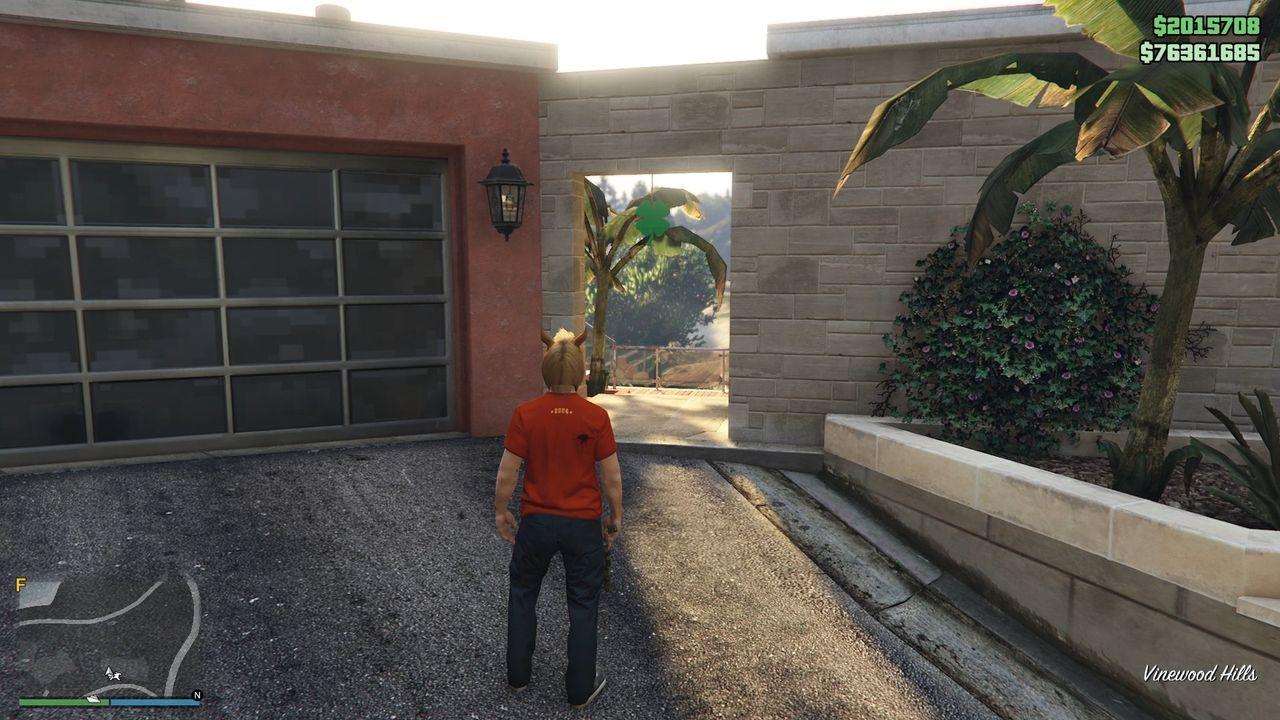Select the yellow F mission marker
Viewport: 1280px width, 720px height.
click(x=21, y=583)
